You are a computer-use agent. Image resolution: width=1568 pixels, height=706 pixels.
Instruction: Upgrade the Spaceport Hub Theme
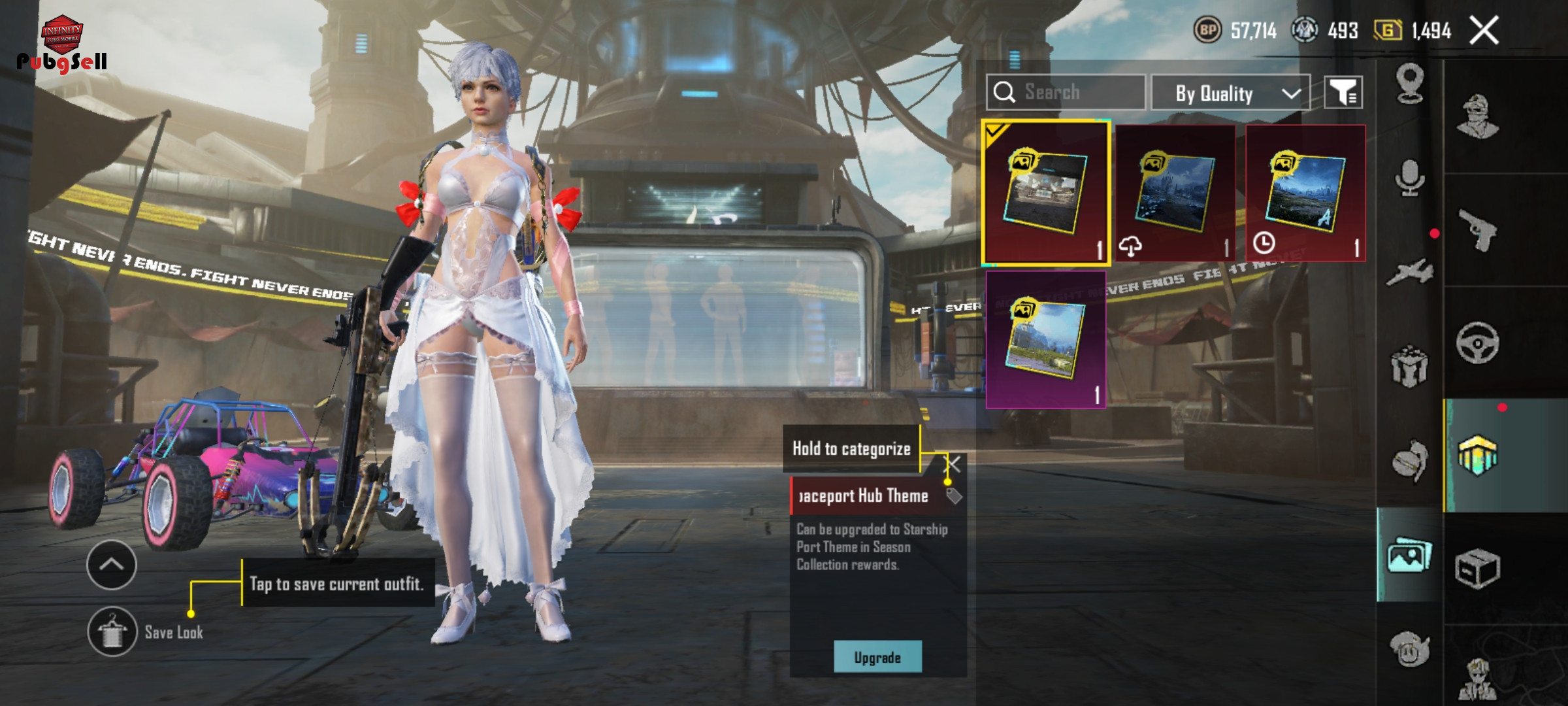[877, 657]
